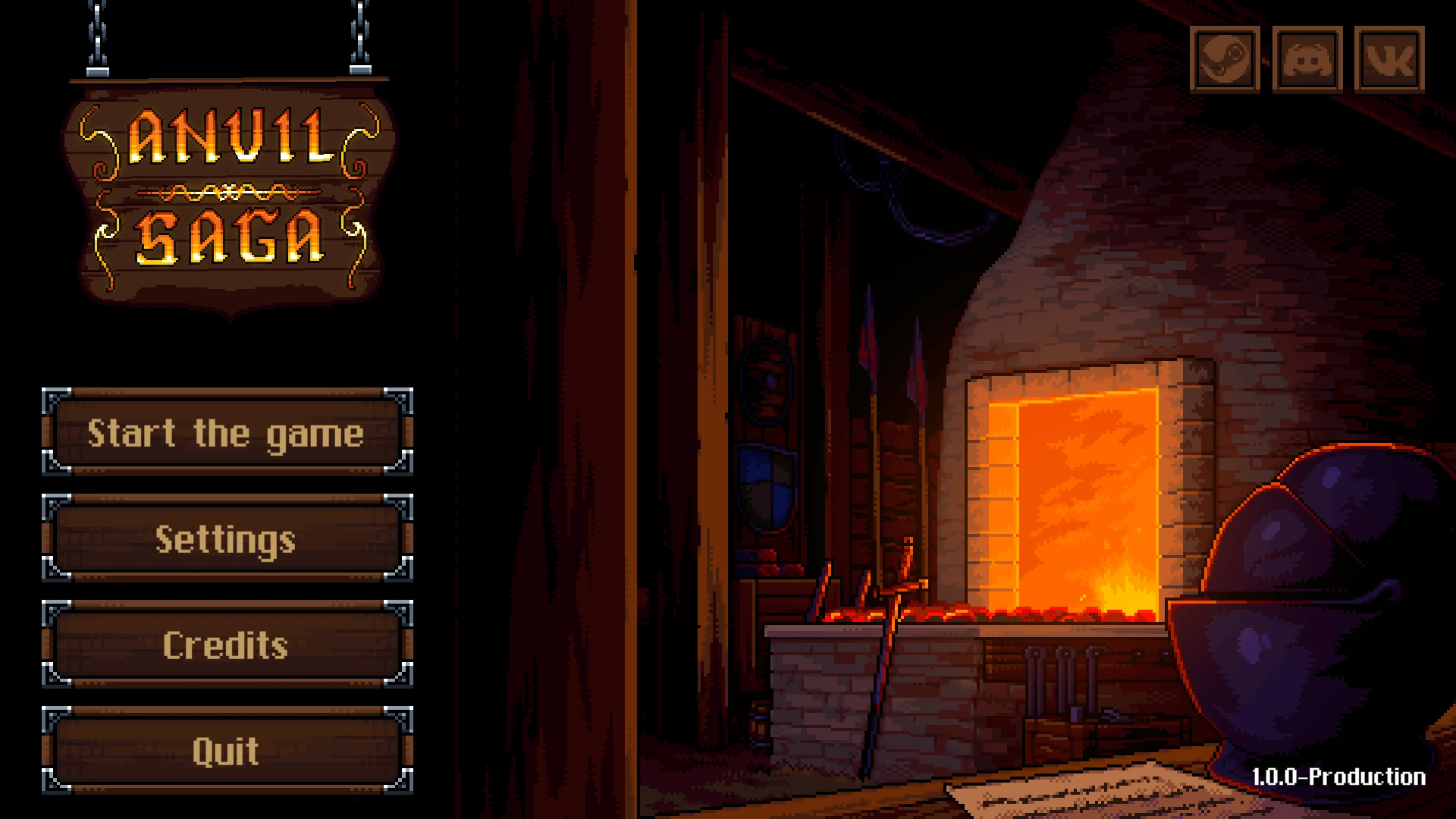
Task: Open the VK social link icon
Action: click(1389, 59)
